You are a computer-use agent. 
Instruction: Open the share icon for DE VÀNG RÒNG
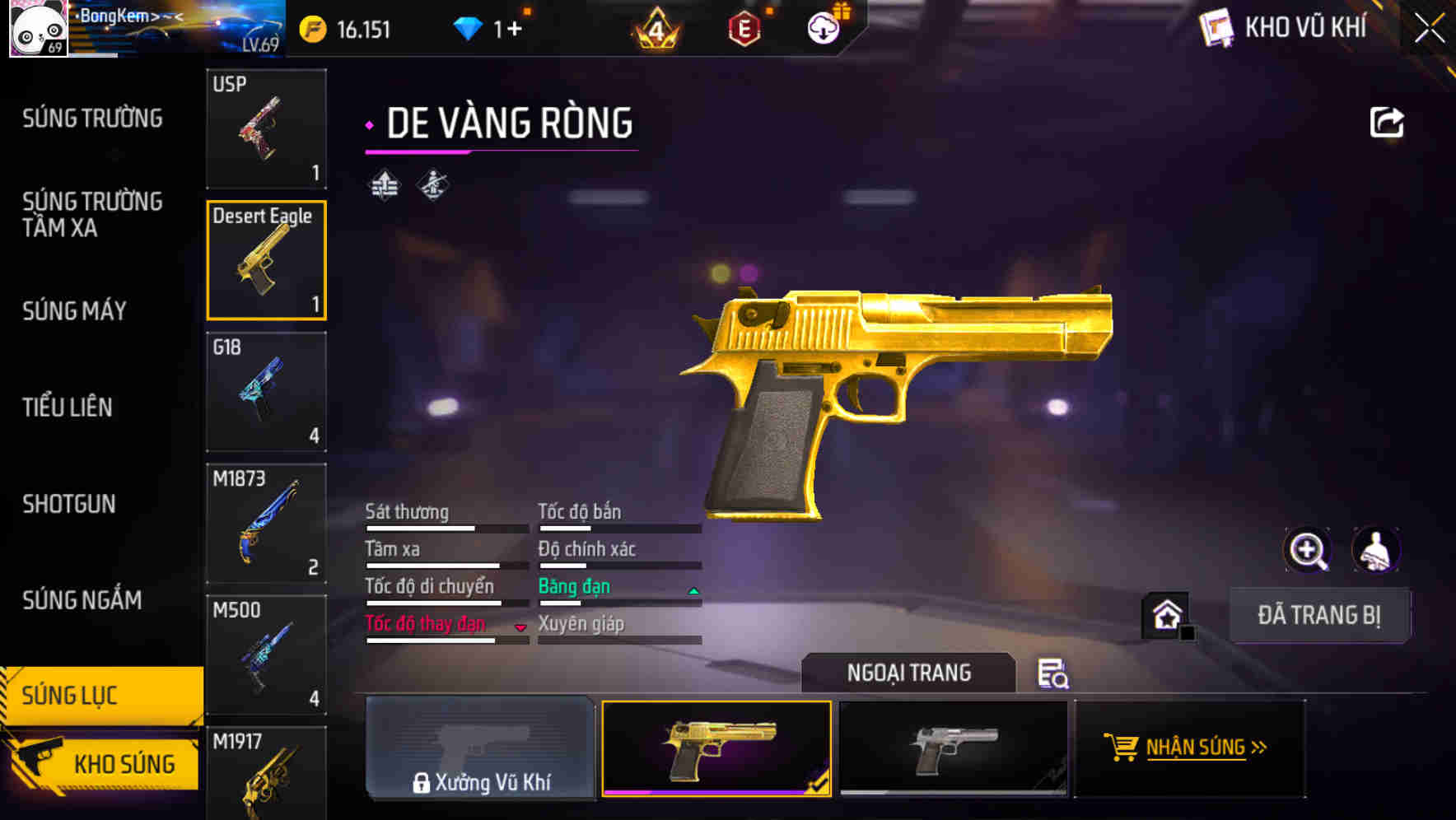coord(1387,121)
